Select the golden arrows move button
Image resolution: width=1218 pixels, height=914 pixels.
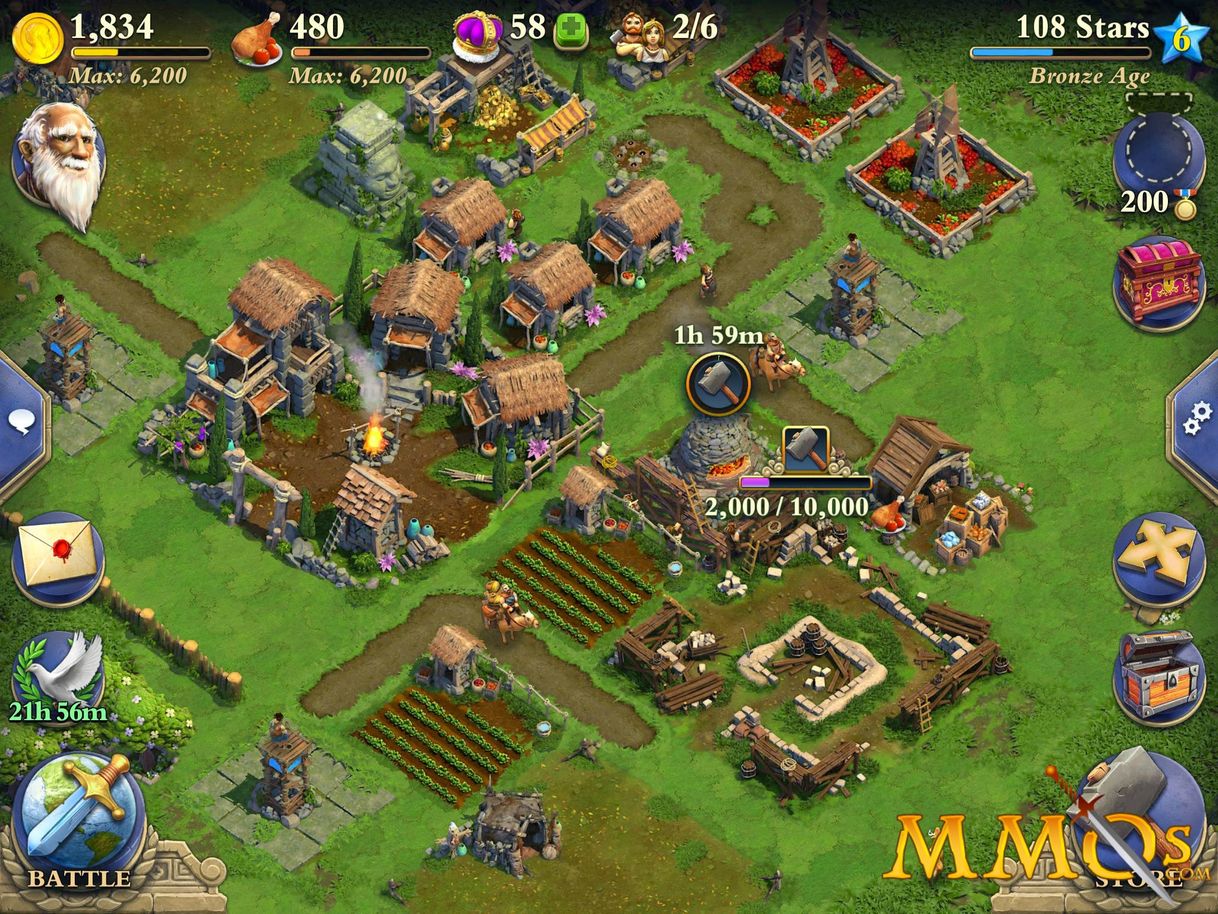coord(1158,560)
